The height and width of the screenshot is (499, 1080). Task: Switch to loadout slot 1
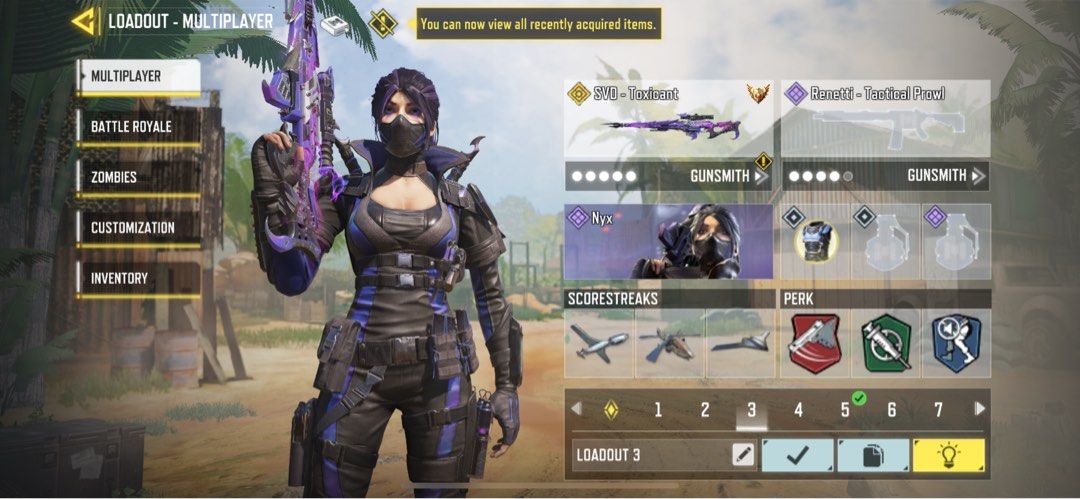658,409
